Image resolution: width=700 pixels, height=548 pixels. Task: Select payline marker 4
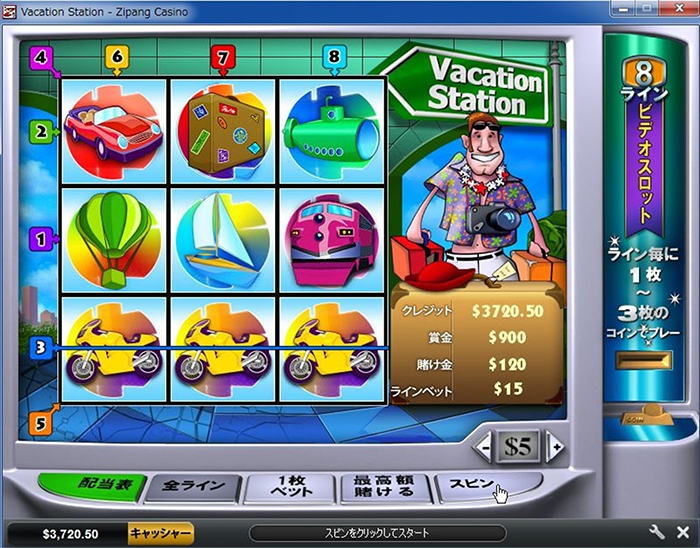click(41, 57)
